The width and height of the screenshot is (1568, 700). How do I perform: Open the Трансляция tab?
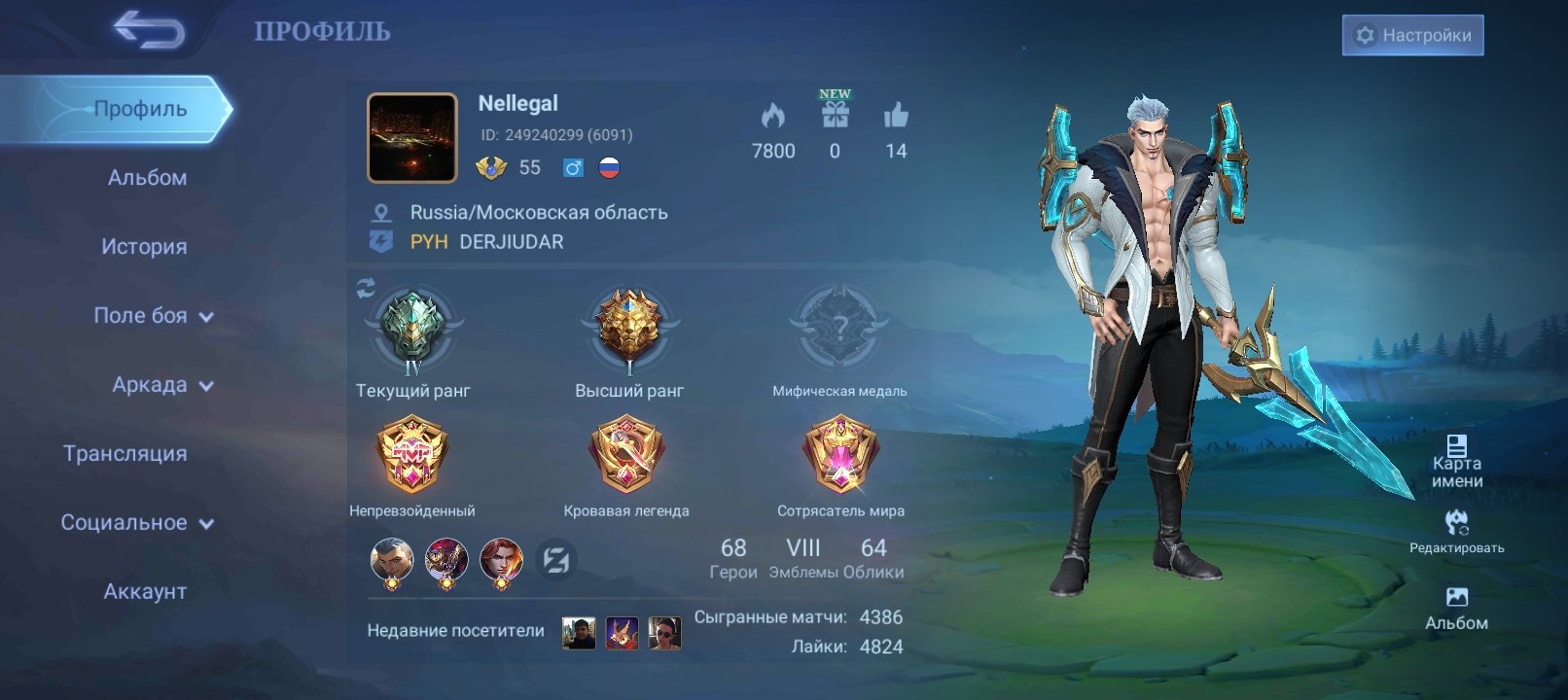click(125, 454)
